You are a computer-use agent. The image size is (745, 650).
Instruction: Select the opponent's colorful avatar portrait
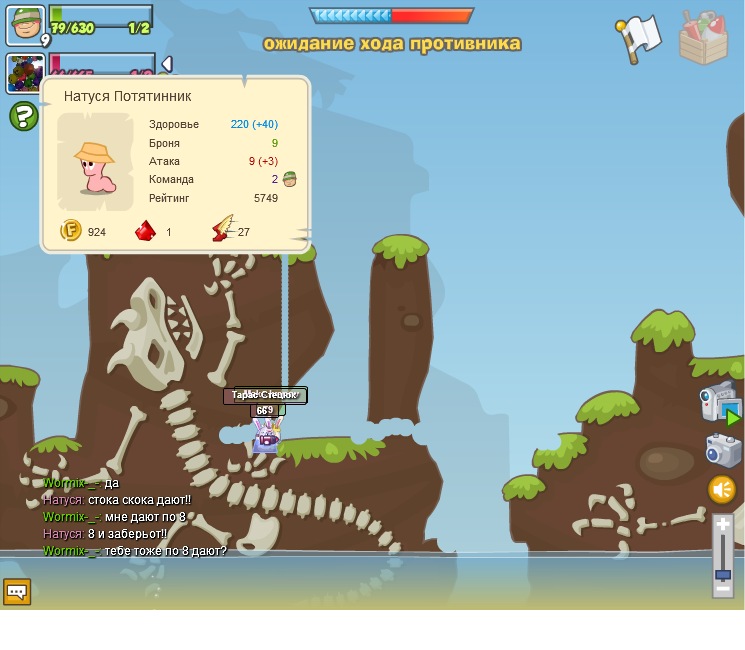coord(24,73)
